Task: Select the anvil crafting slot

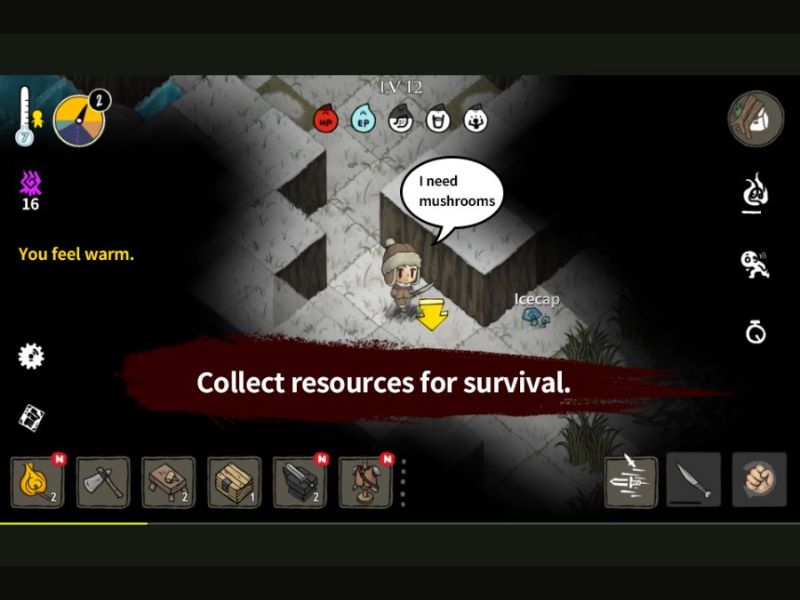Action: pos(299,482)
